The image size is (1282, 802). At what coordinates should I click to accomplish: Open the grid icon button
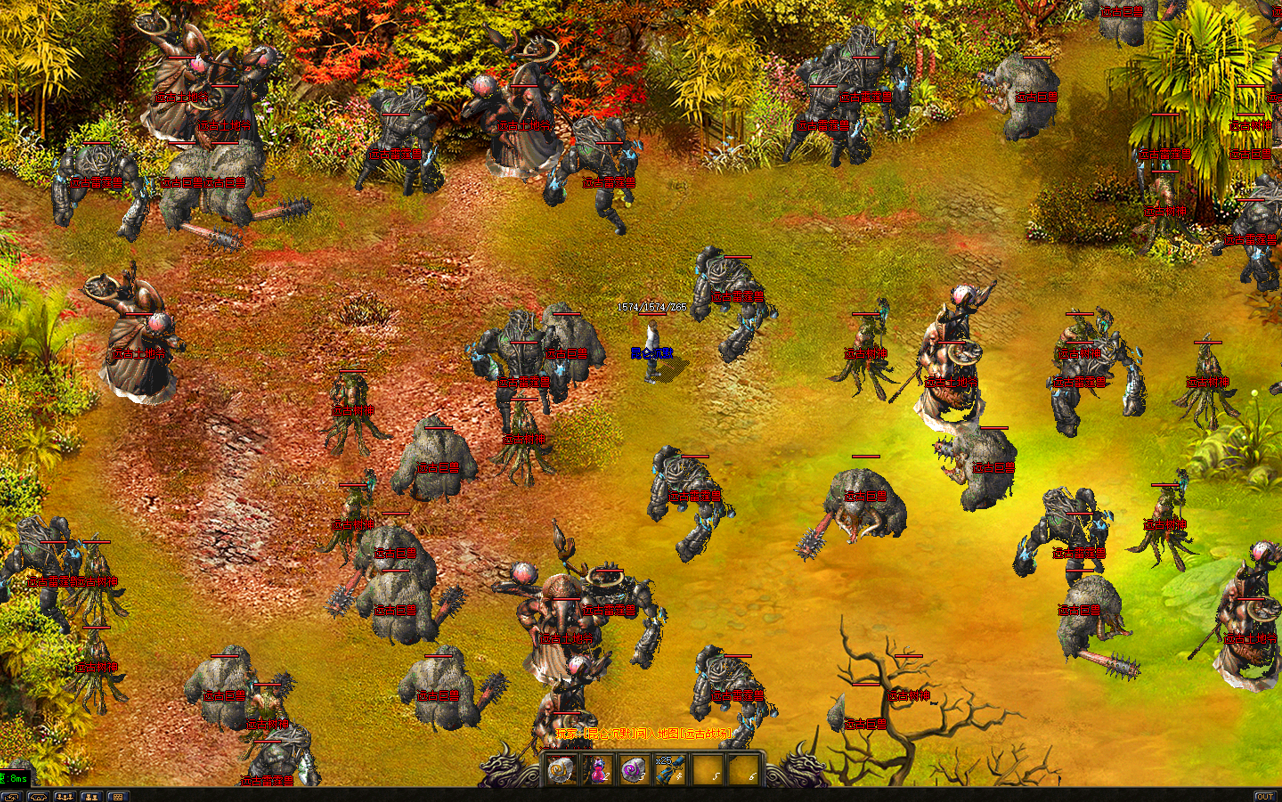tap(118, 797)
